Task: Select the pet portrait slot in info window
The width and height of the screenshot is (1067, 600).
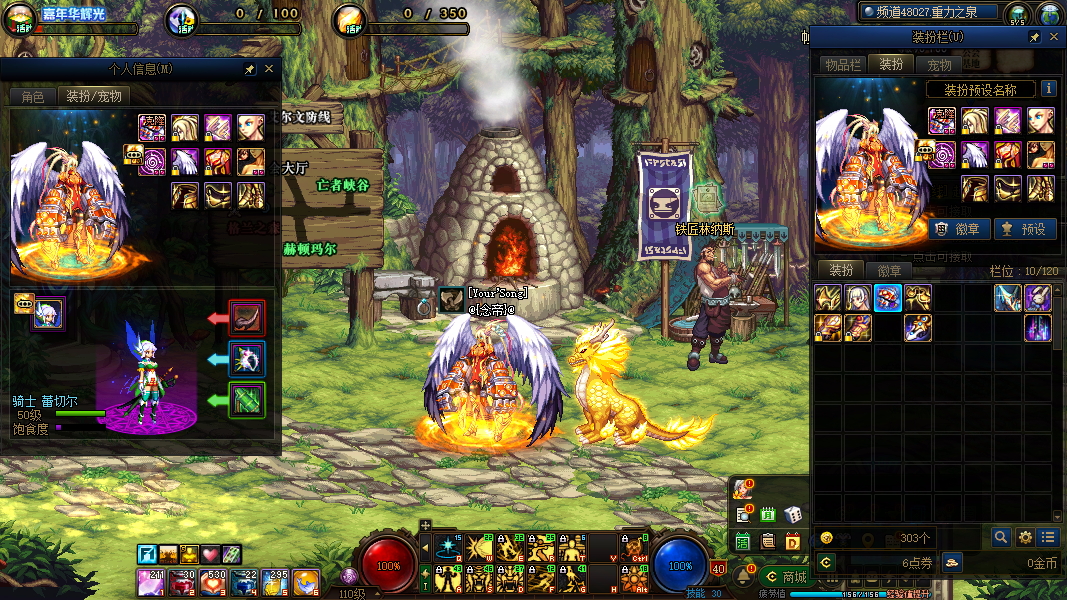Action: point(47,314)
